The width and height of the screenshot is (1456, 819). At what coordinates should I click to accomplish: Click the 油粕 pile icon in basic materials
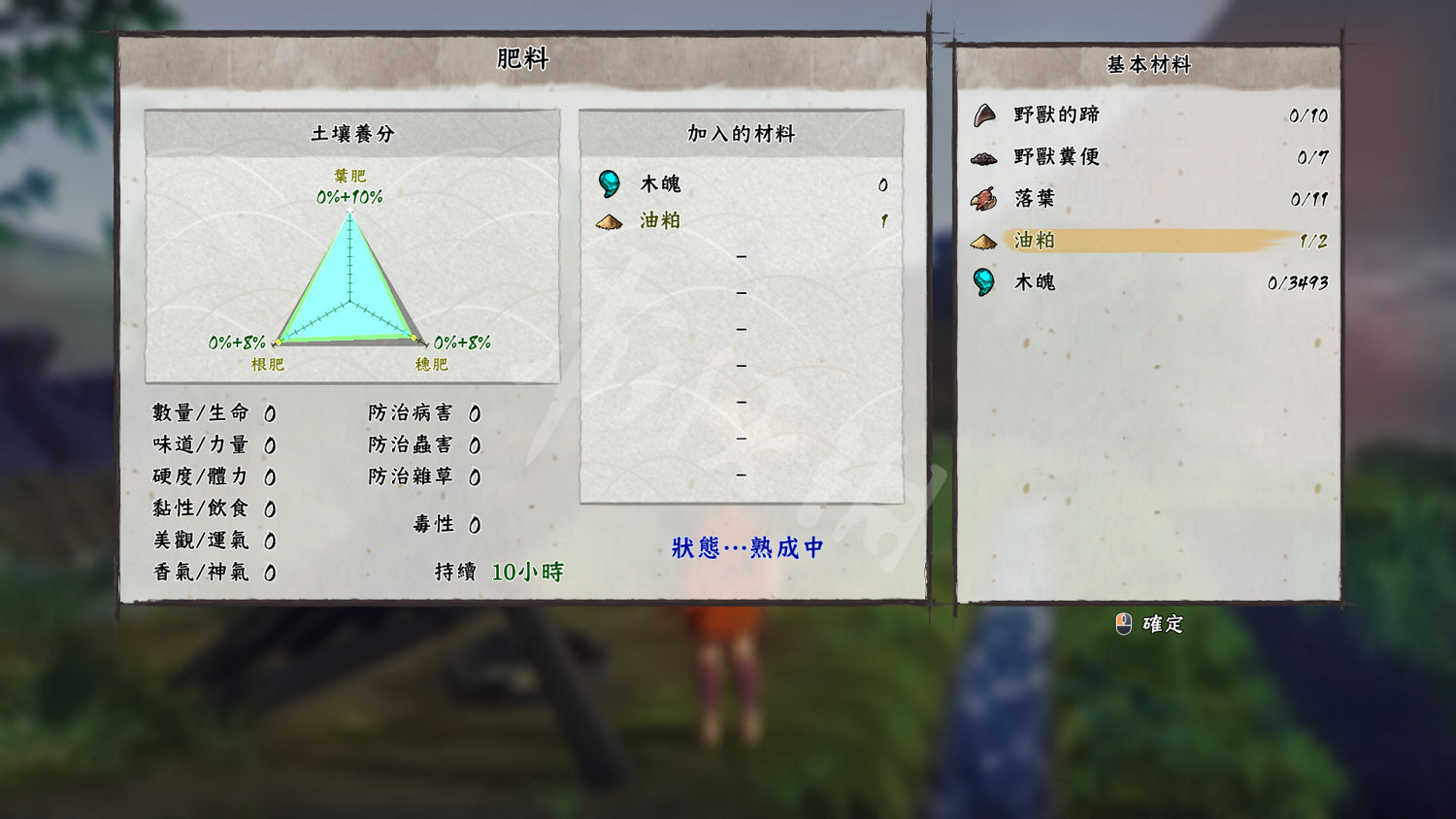(986, 241)
